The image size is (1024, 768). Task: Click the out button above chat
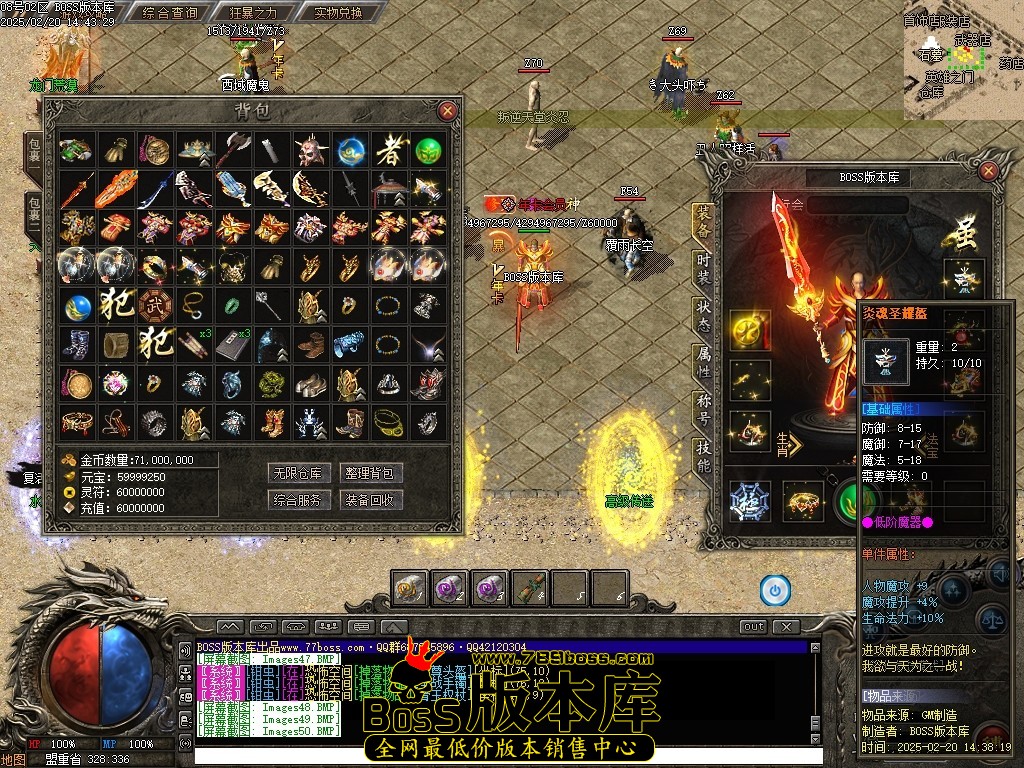coord(754,627)
